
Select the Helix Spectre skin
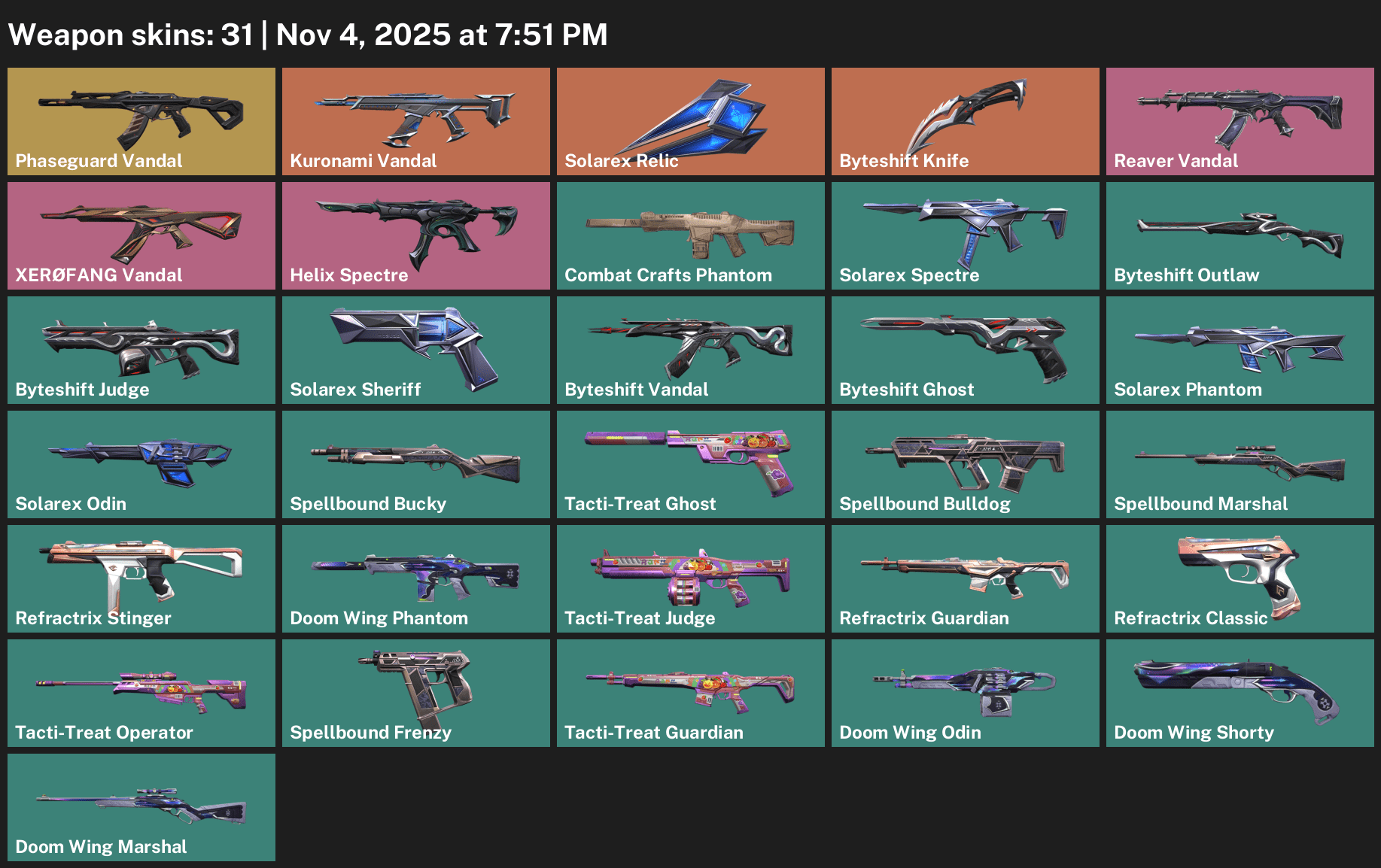click(415, 235)
